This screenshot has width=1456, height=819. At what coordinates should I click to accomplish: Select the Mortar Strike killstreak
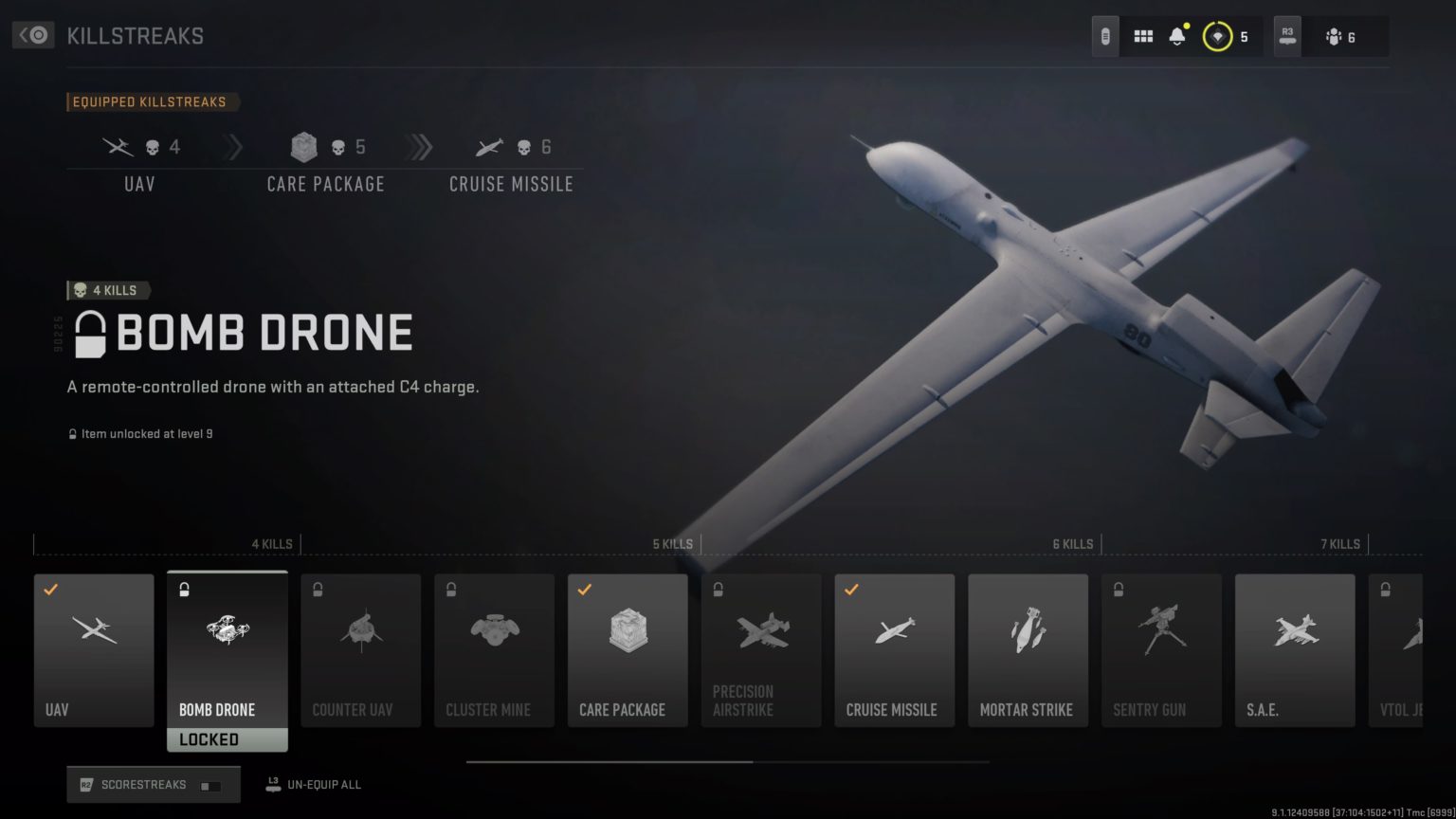[1028, 650]
